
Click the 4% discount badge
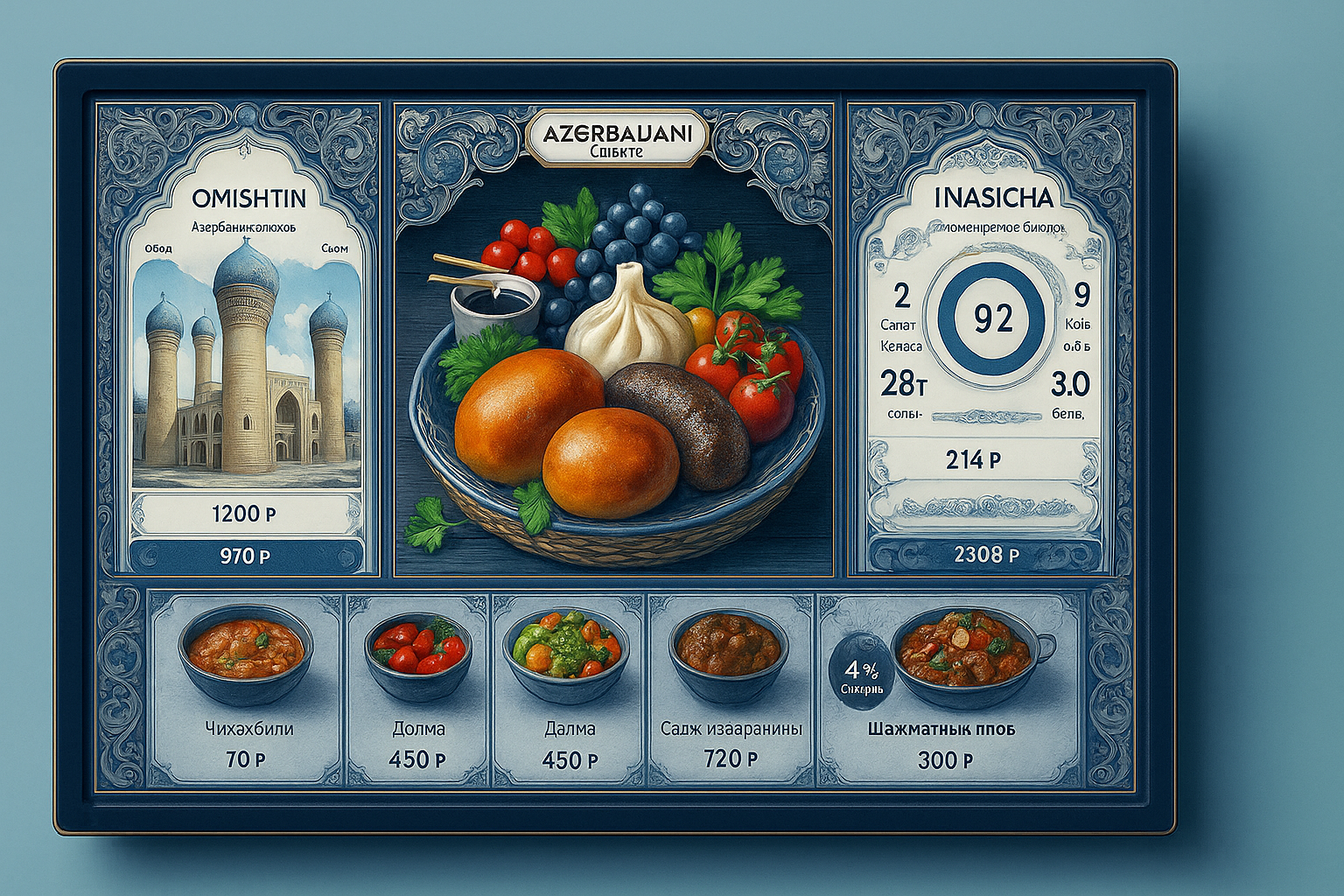[860, 675]
